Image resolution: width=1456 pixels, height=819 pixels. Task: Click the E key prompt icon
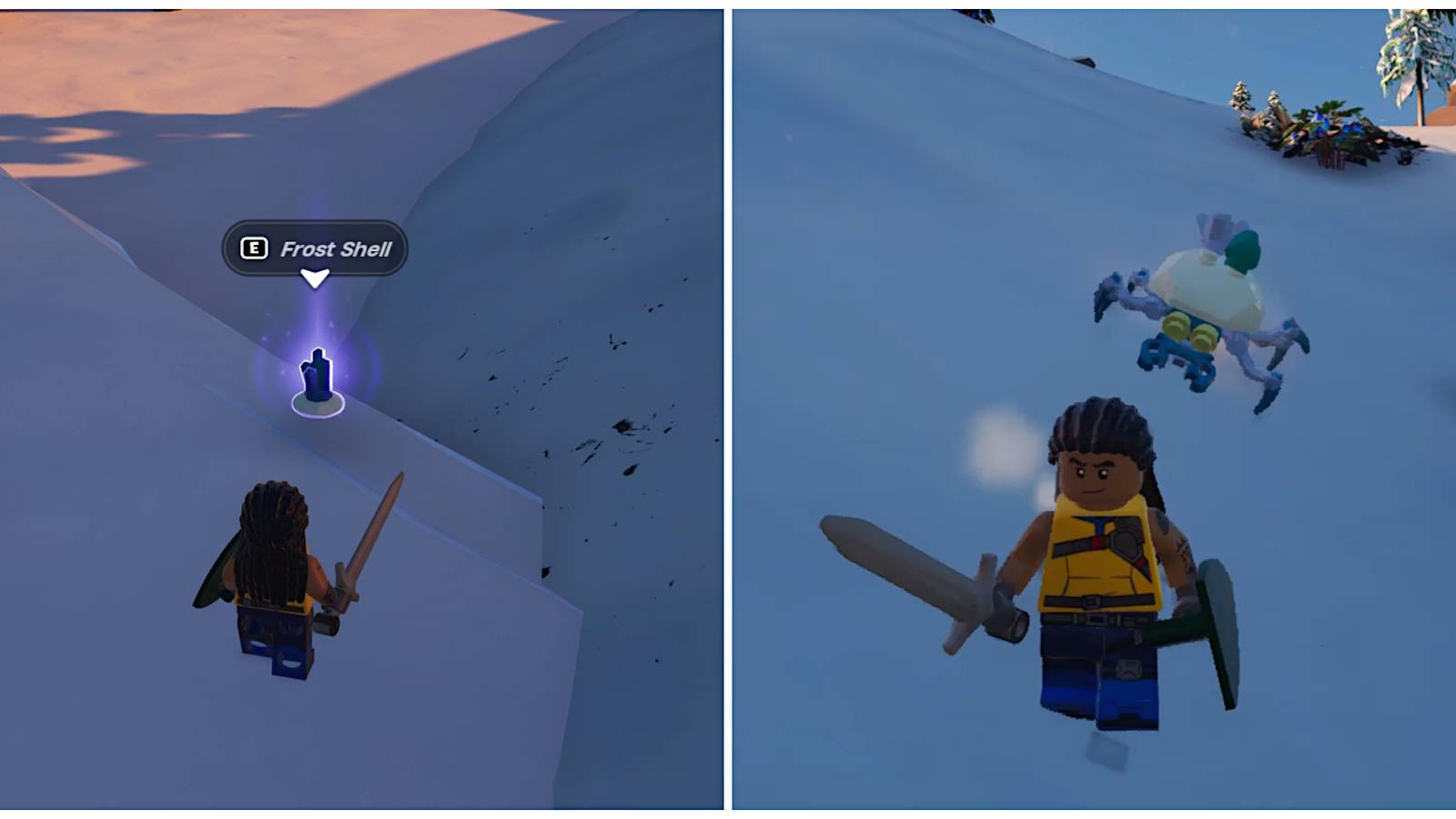tap(255, 248)
